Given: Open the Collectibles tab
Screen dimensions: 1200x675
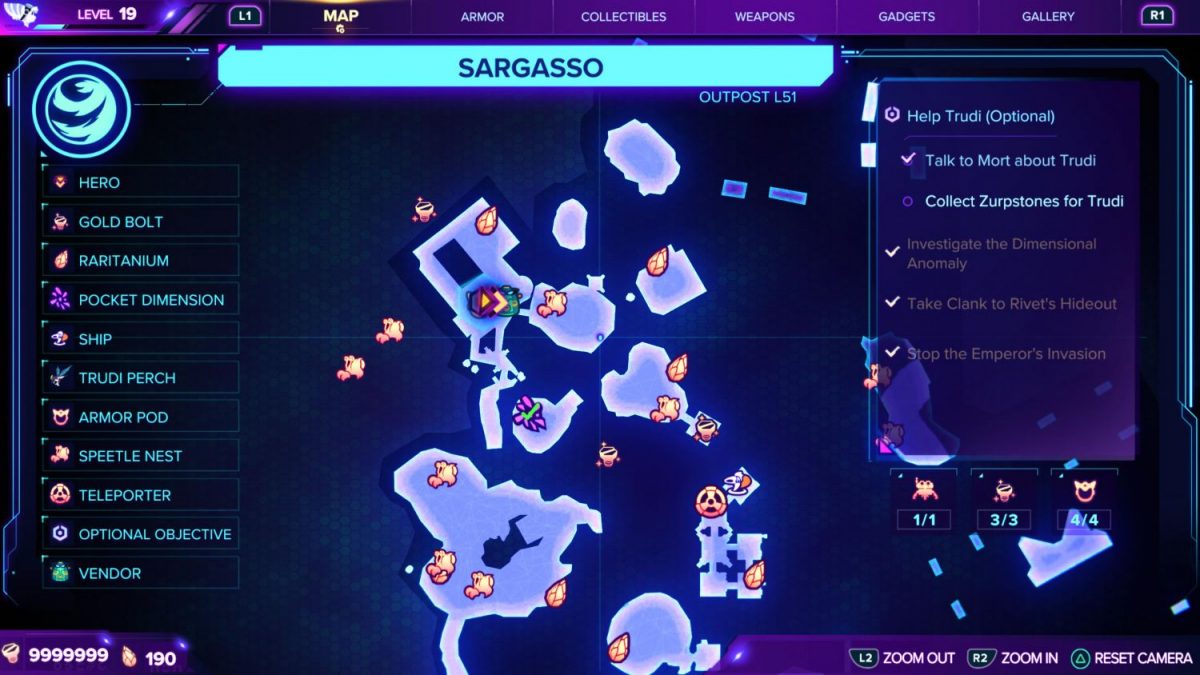Looking at the screenshot, I should click(x=623, y=17).
